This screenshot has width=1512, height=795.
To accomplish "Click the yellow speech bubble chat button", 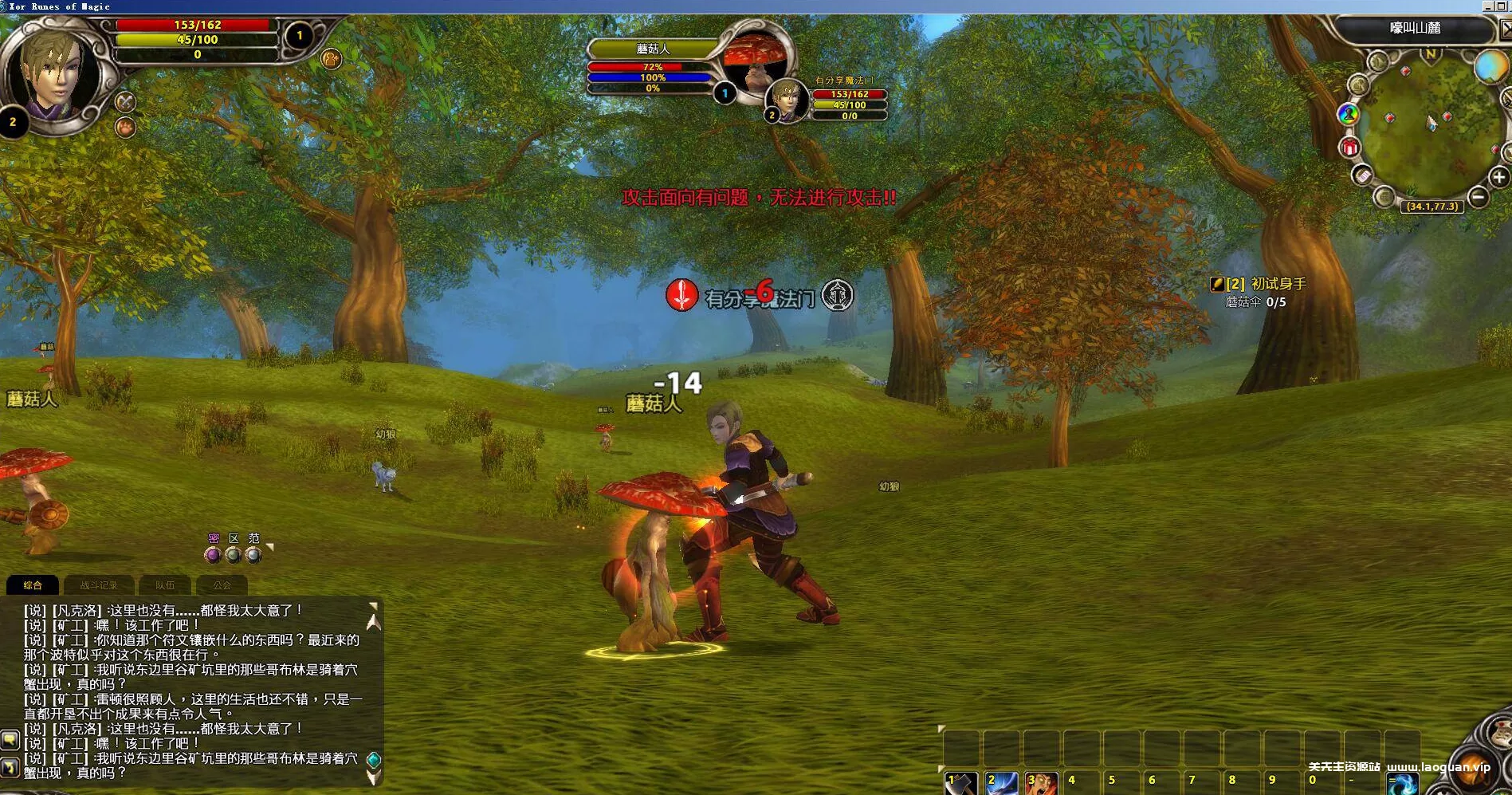I will tap(10, 739).
